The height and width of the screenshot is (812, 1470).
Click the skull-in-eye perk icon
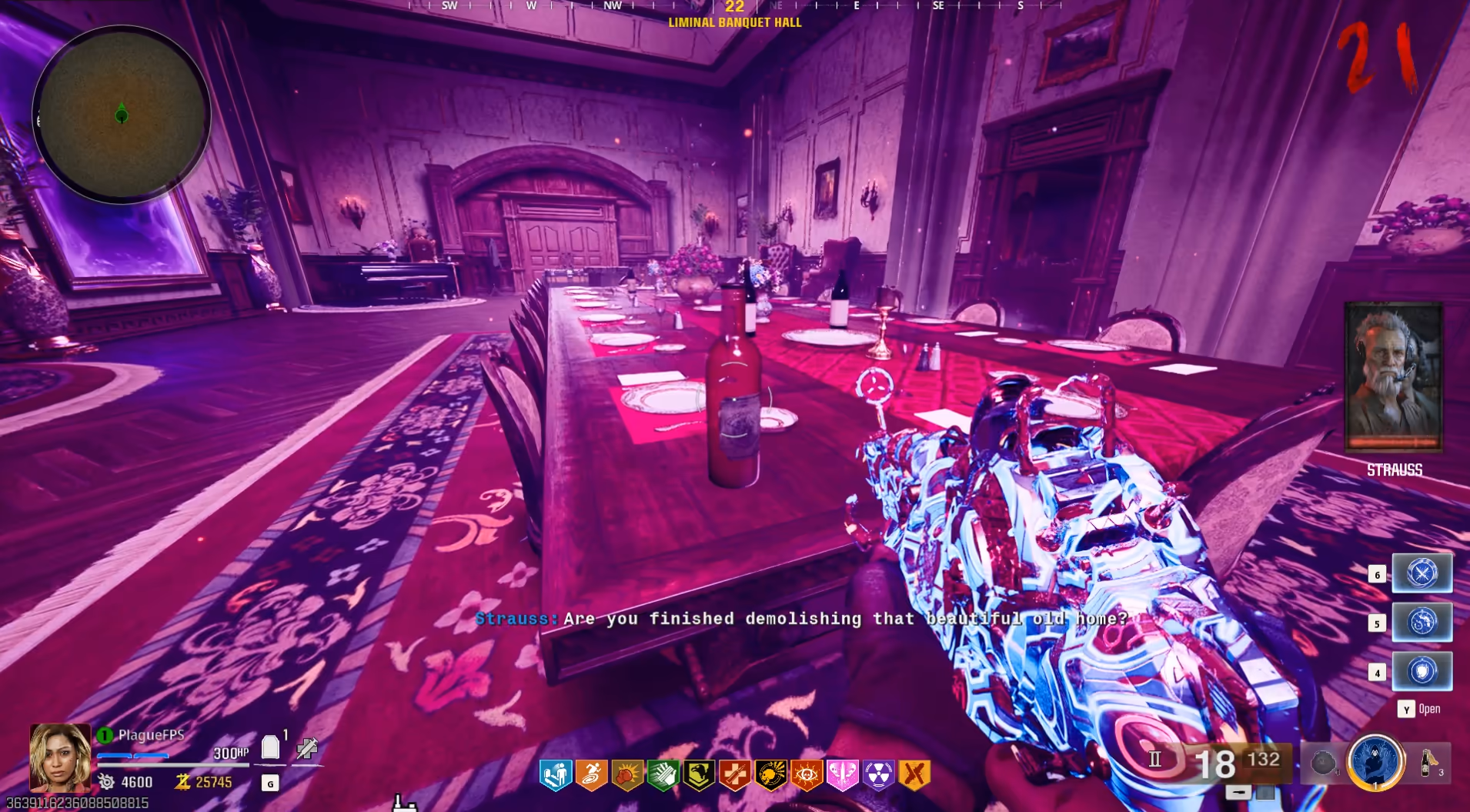[x=807, y=775]
